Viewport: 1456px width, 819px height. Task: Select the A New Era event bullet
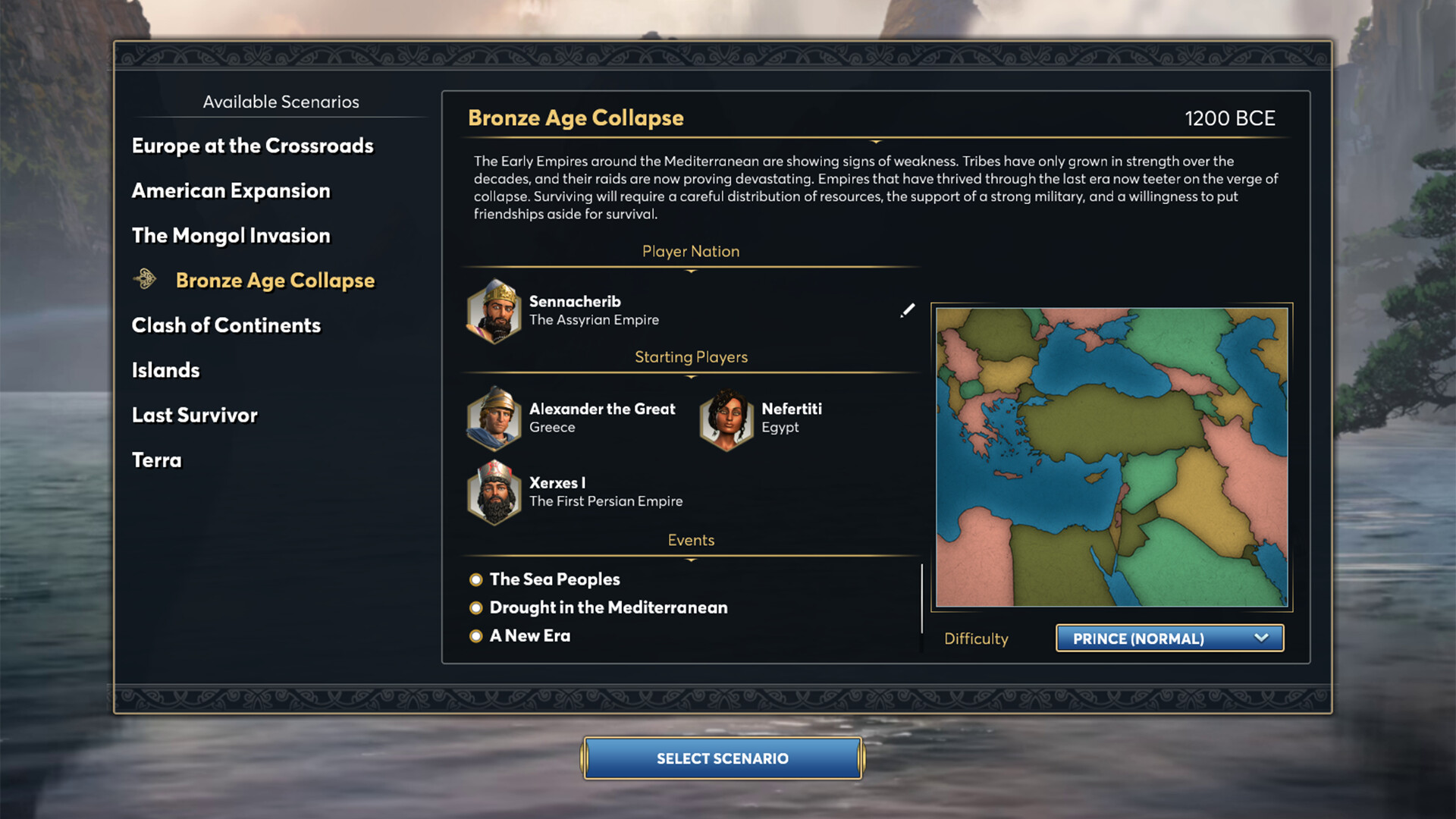point(475,635)
